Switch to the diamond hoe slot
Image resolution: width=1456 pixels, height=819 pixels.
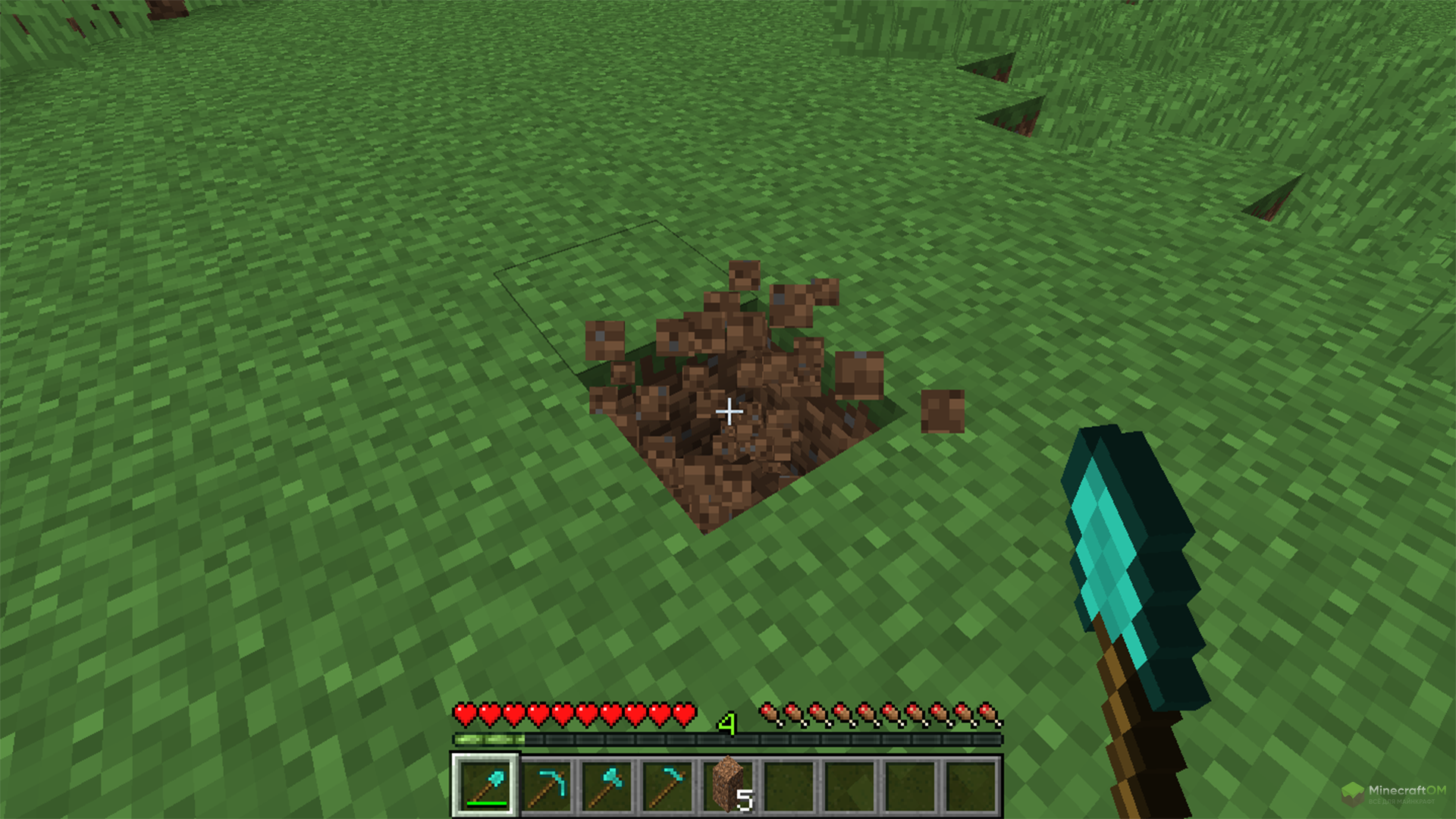click(667, 785)
